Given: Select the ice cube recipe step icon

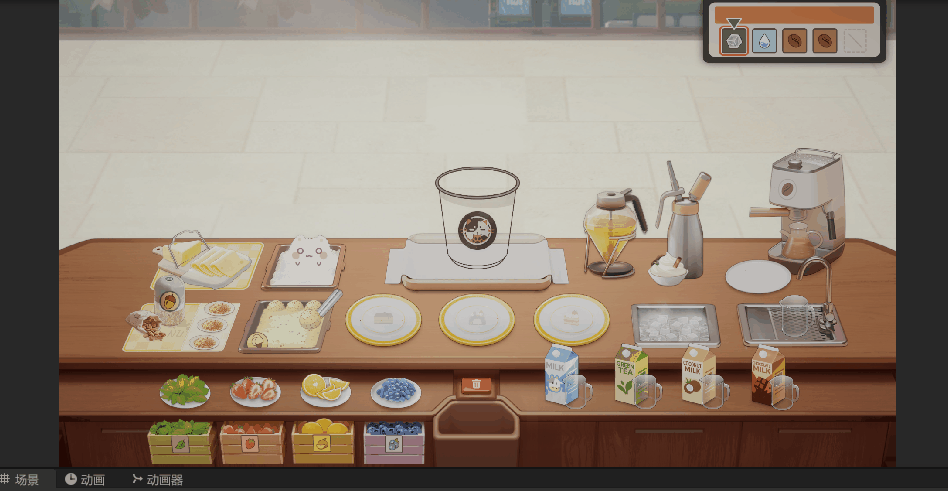Looking at the screenshot, I should click(x=734, y=41).
